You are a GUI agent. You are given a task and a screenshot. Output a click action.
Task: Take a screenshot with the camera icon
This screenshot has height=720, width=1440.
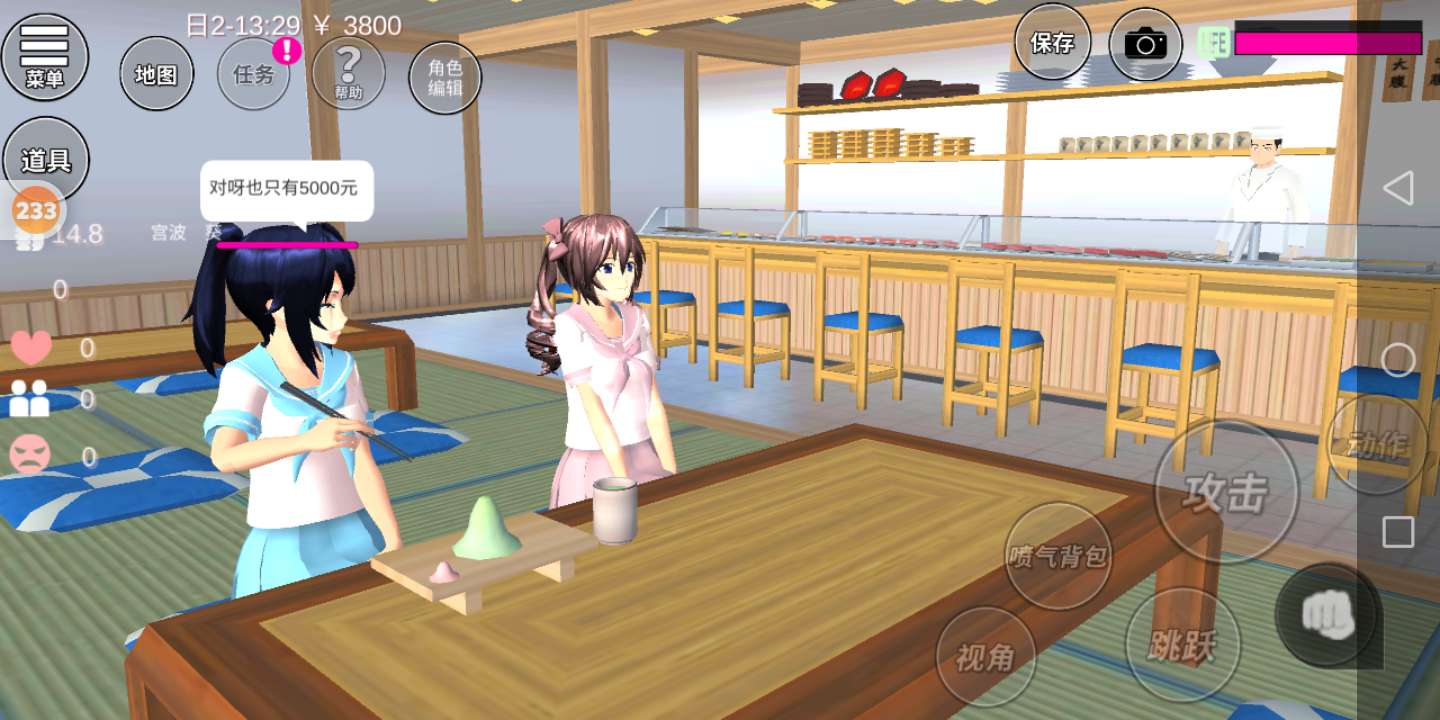[1145, 44]
